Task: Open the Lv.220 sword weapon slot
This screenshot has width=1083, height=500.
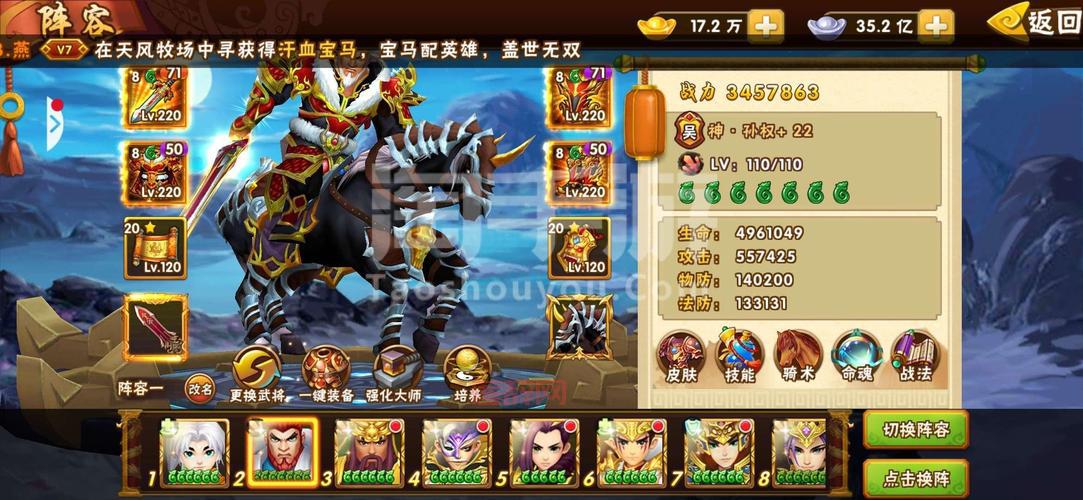Action: 155,97
